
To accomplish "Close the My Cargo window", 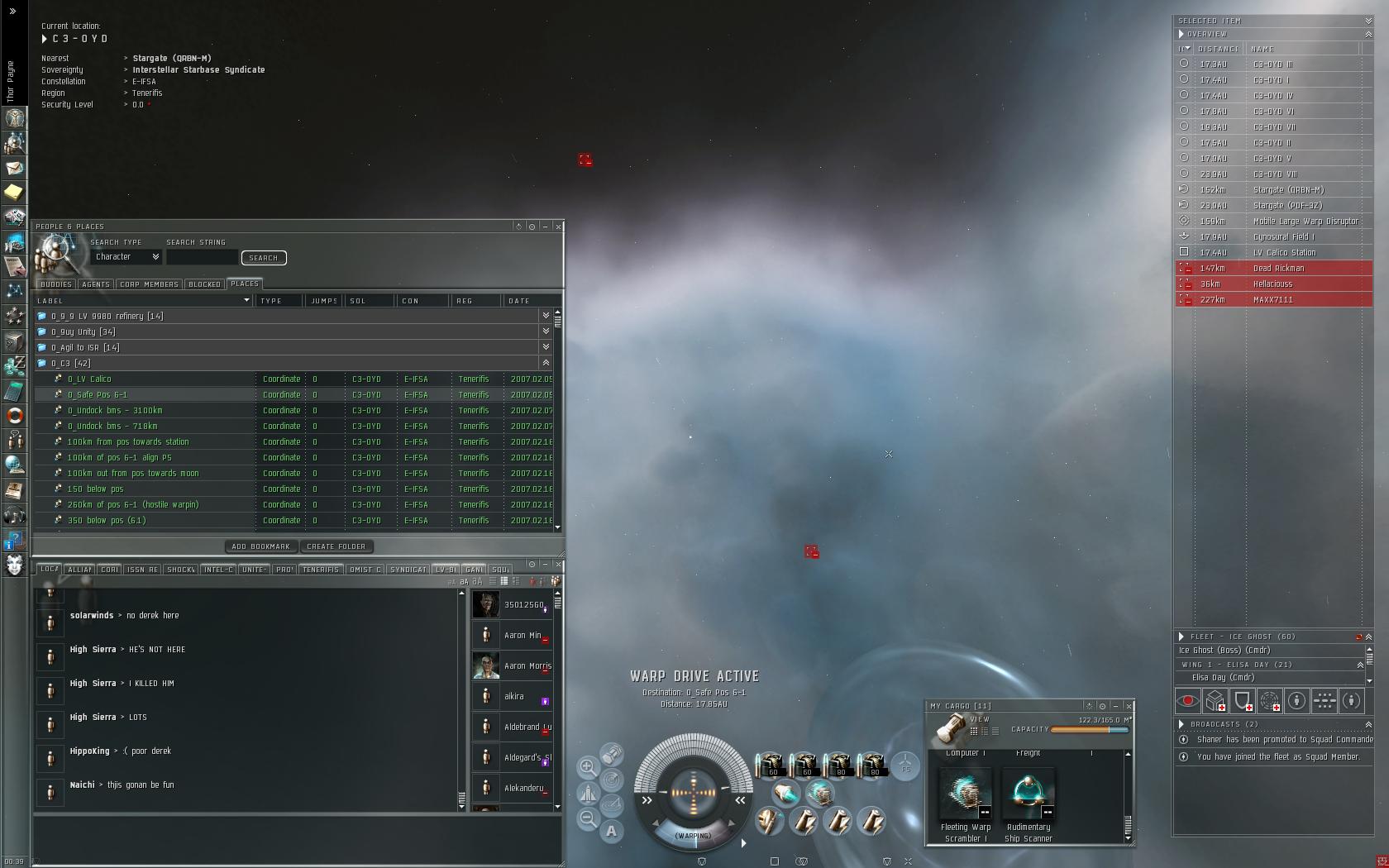I will (x=1129, y=706).
